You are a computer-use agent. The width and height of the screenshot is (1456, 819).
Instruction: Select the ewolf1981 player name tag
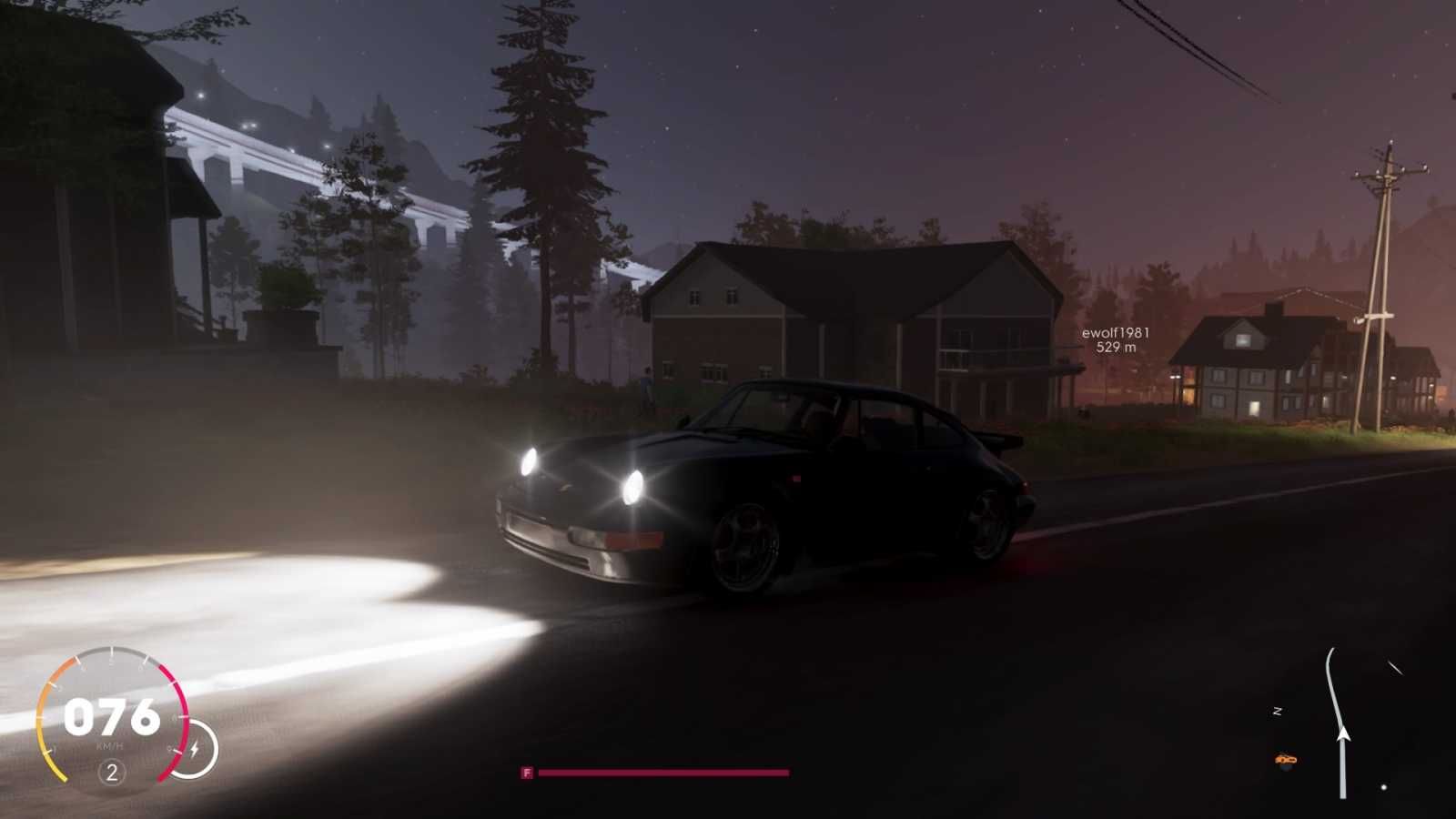1115,333
